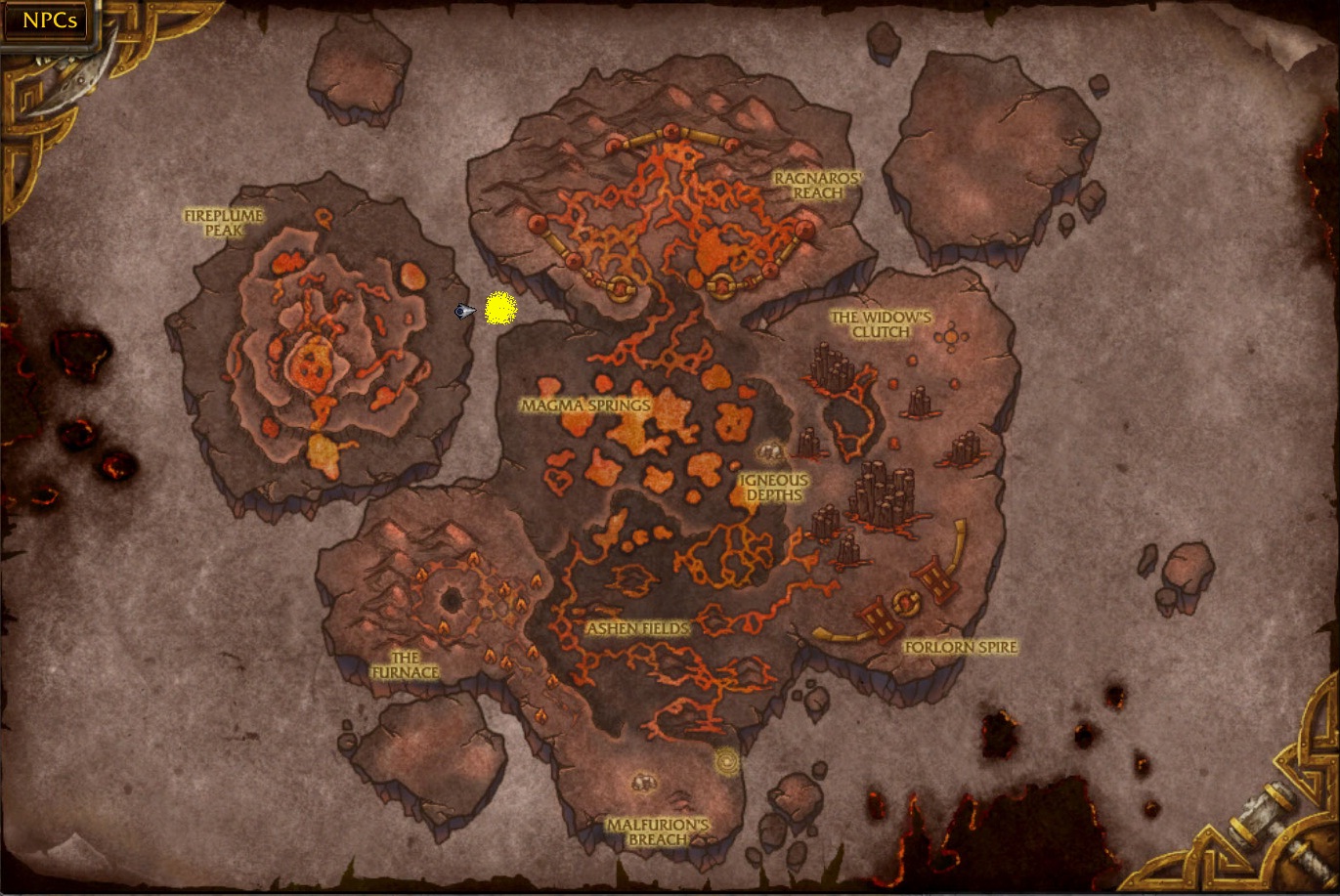The image size is (1340, 896).
Task: Click the orange lava swatch at Fireplume Peak's center
Action: [x=309, y=362]
